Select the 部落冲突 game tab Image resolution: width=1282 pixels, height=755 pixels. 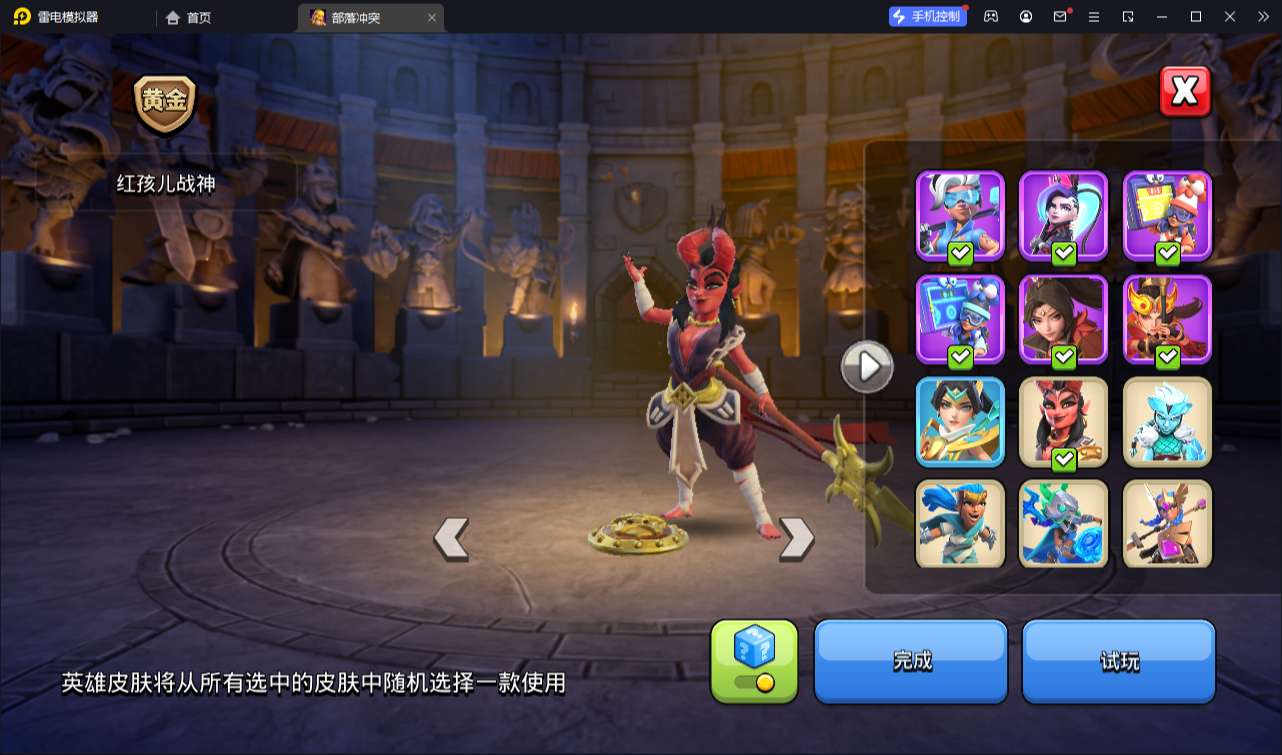tap(356, 17)
